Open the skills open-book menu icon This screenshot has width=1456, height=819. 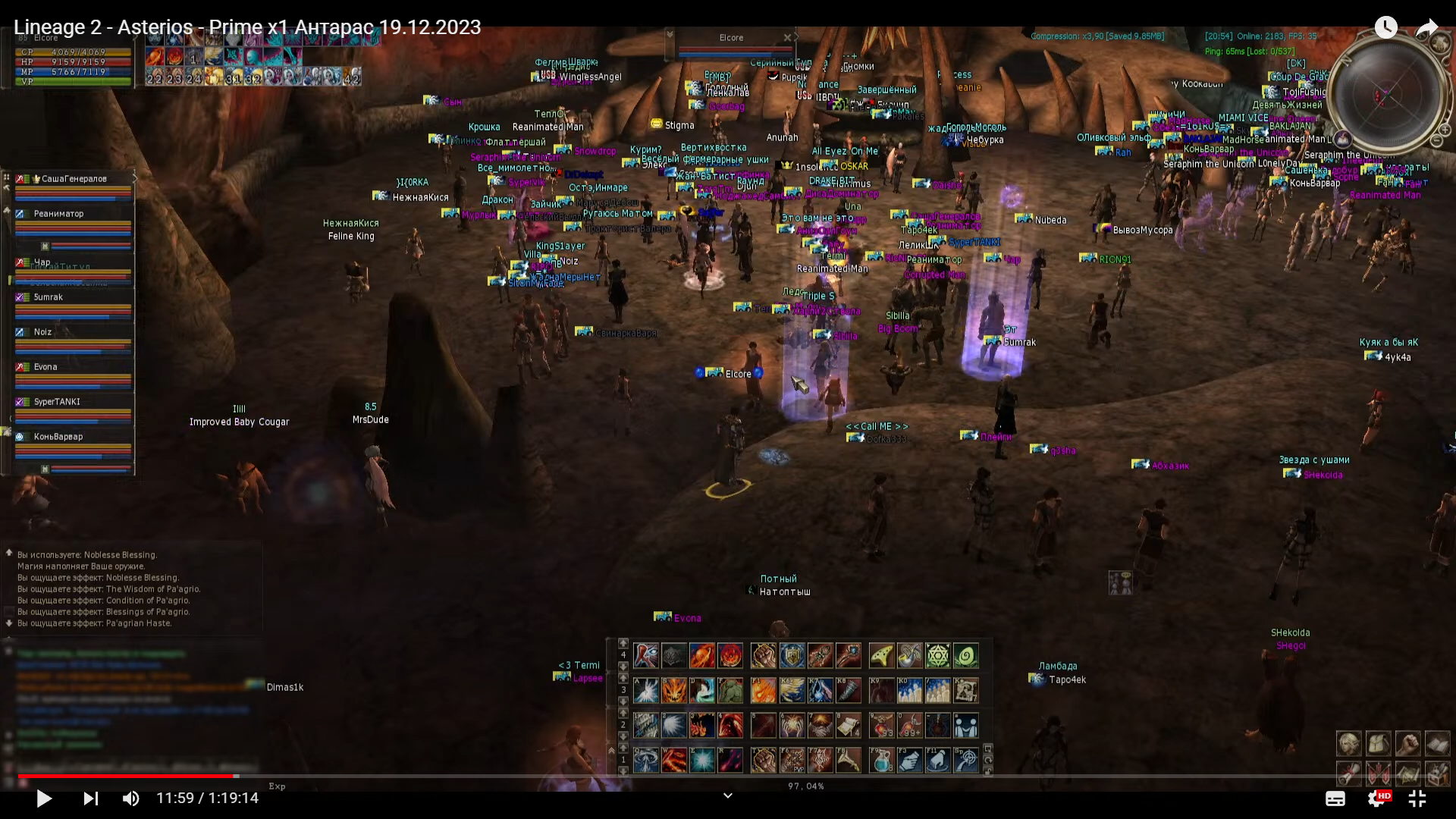1437,744
